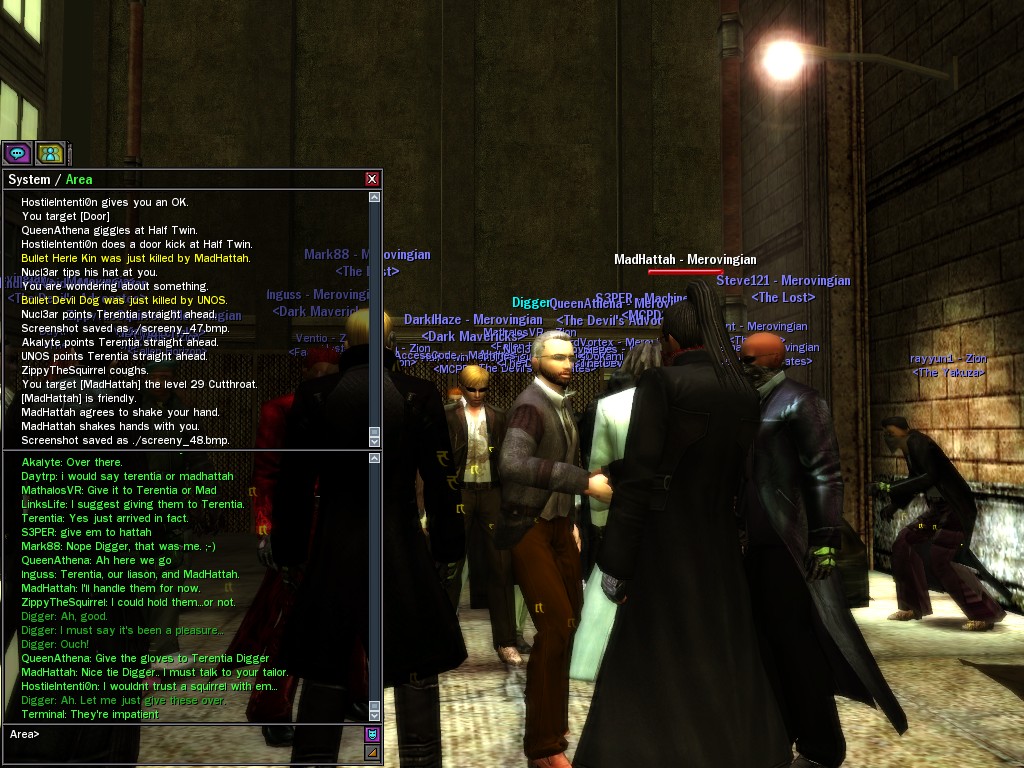Select the System channel label in title
Image resolution: width=1024 pixels, height=768 pixels.
28,180
